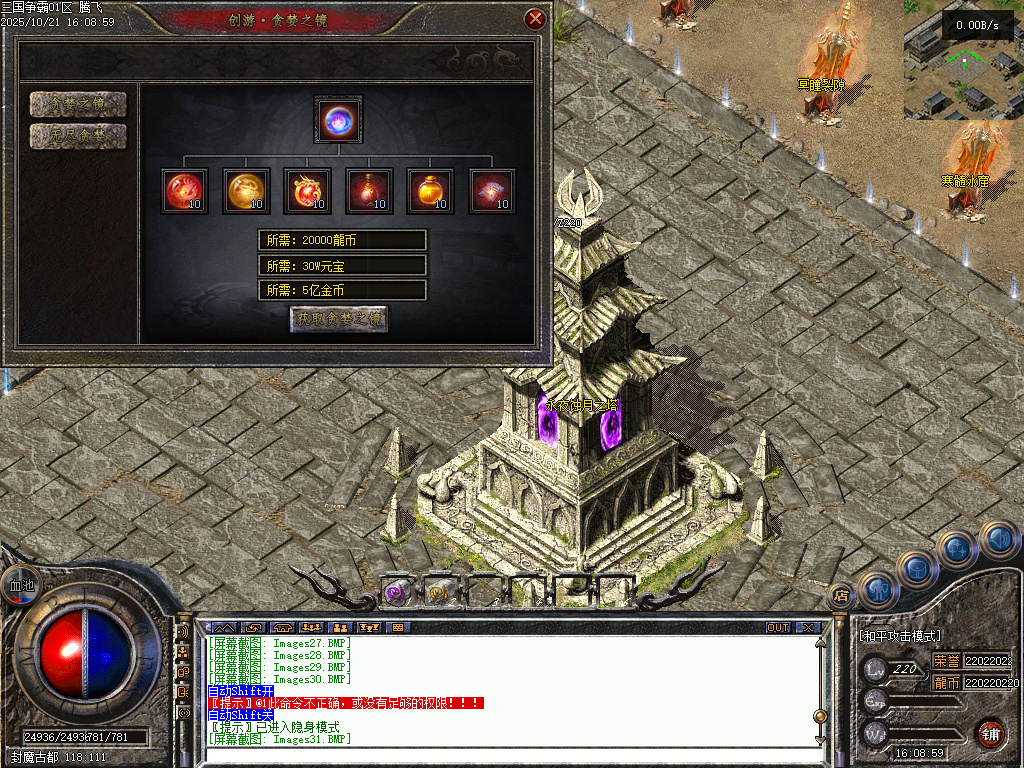The height and width of the screenshot is (768, 1024).
Task: Use the orange spiral stone hotbar item
Action: tap(440, 592)
